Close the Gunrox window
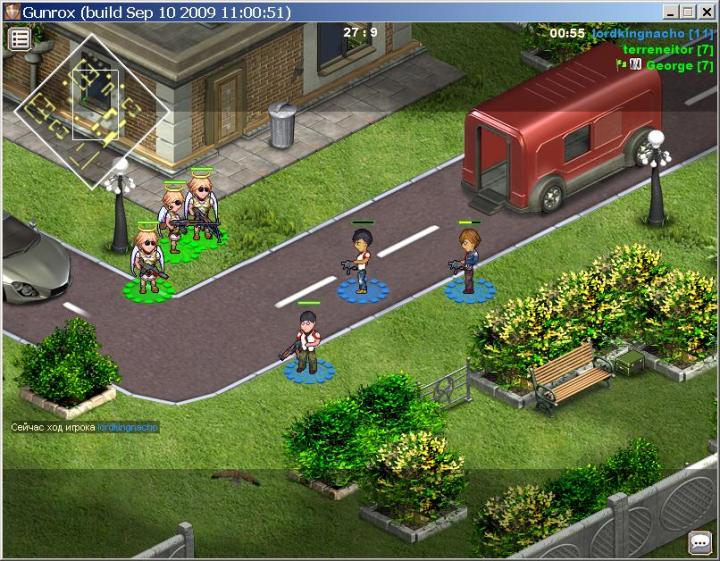Viewport: 720px width, 561px height. 707,11
